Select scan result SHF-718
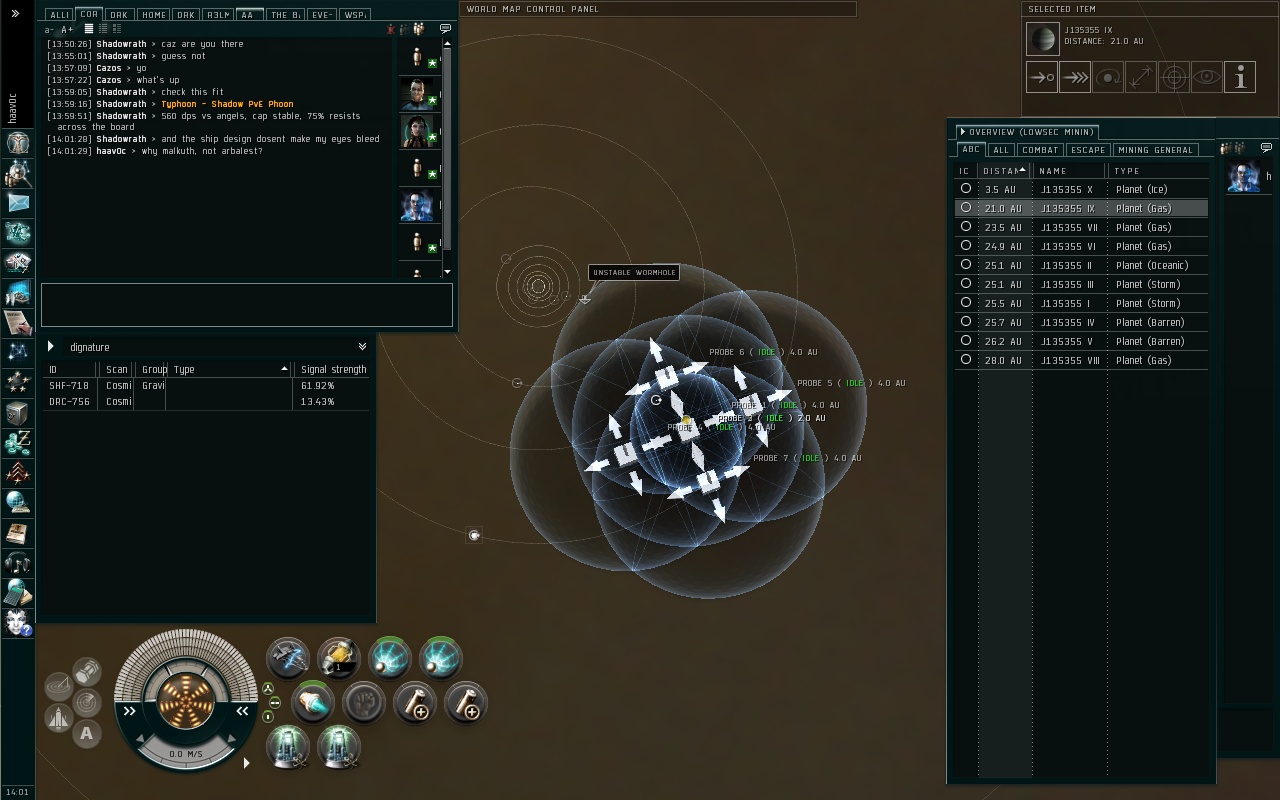This screenshot has height=800, width=1280. pyautogui.click(x=69, y=386)
